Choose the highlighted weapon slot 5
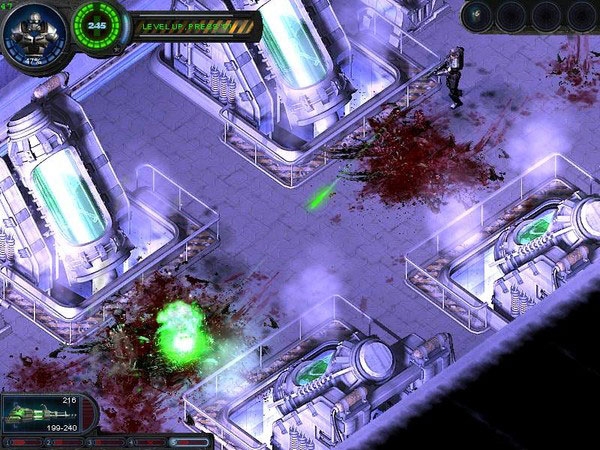 tap(190, 441)
